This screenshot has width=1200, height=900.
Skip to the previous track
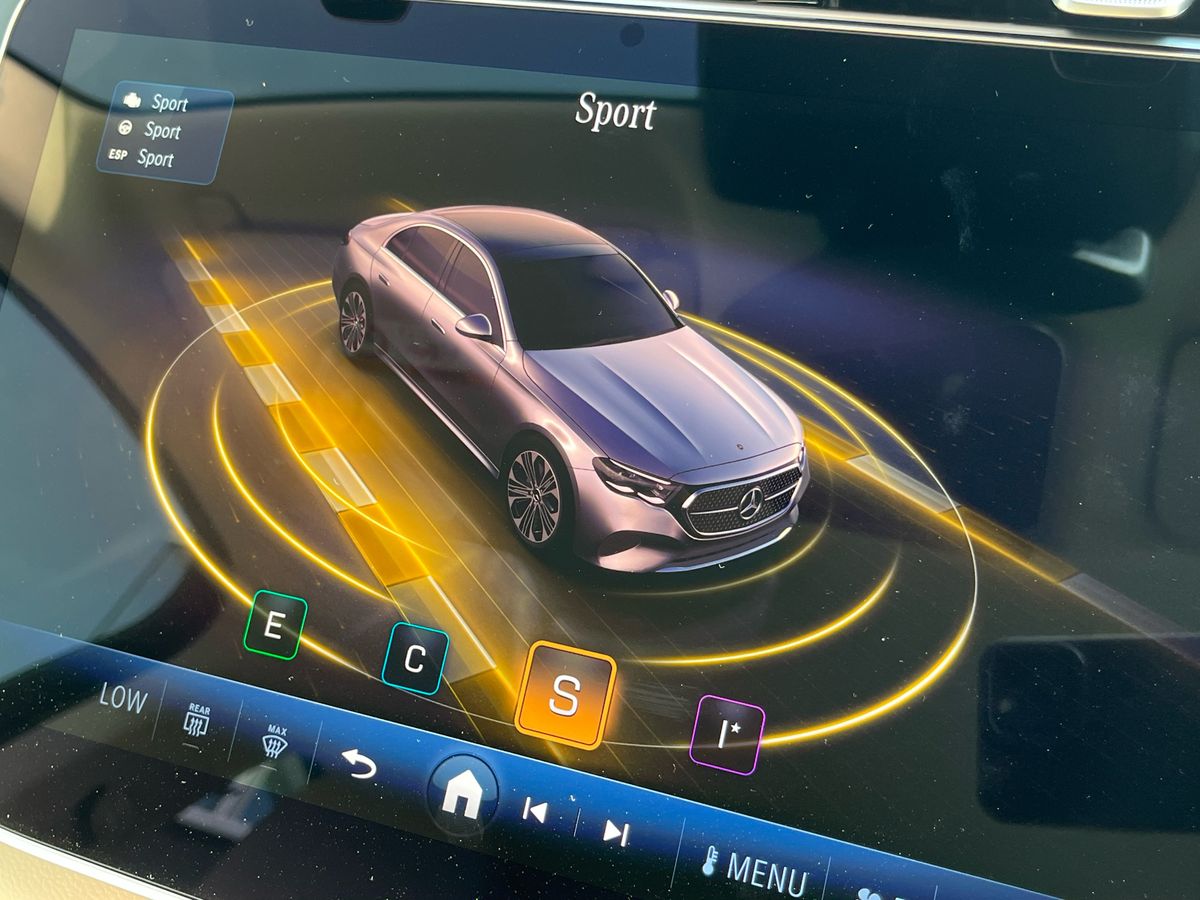[535, 810]
